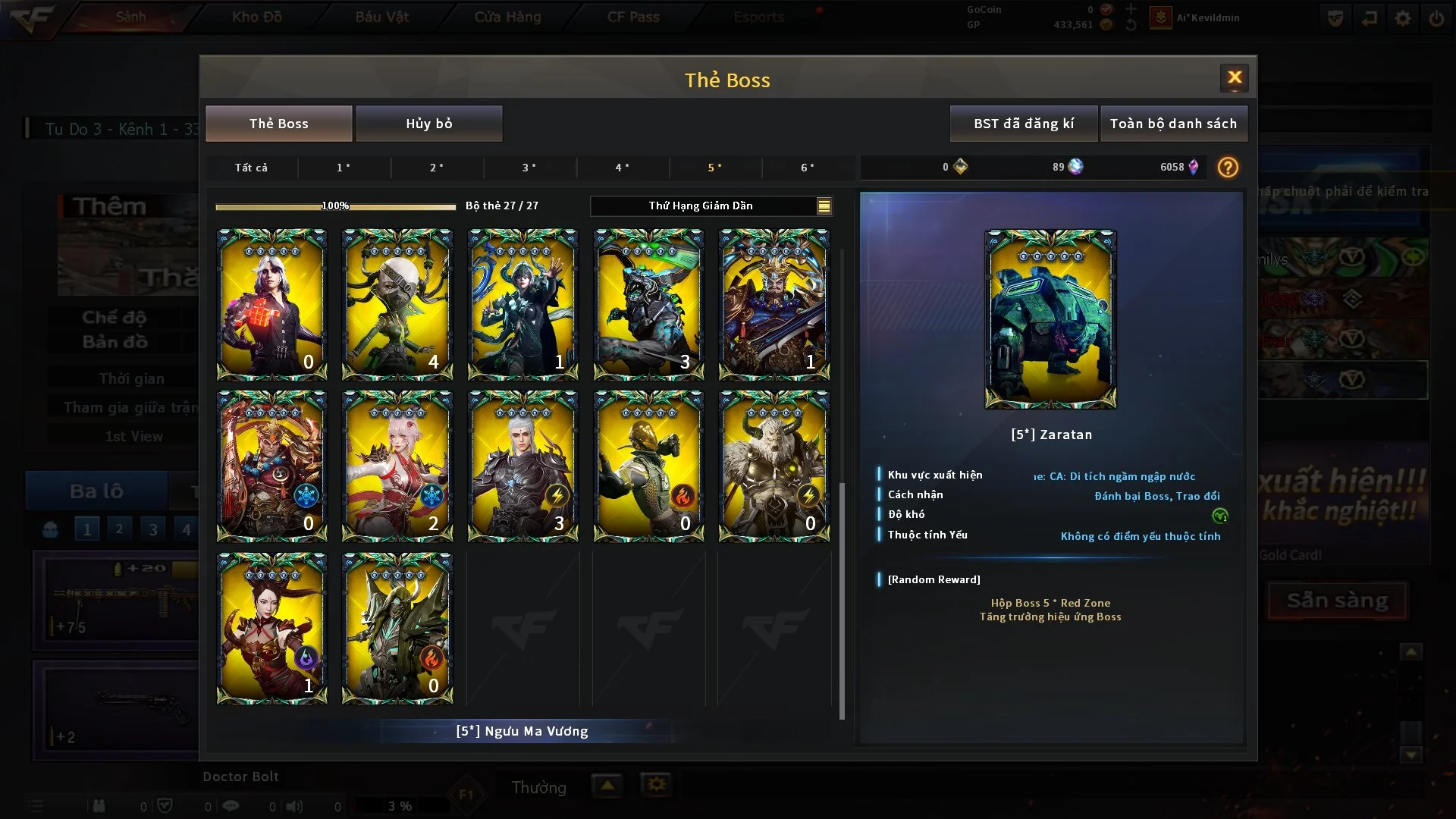This screenshot has height=819, width=1456.
Task: Open the Thứ Hạng Giảm Dần sort dropdown
Action: point(711,206)
